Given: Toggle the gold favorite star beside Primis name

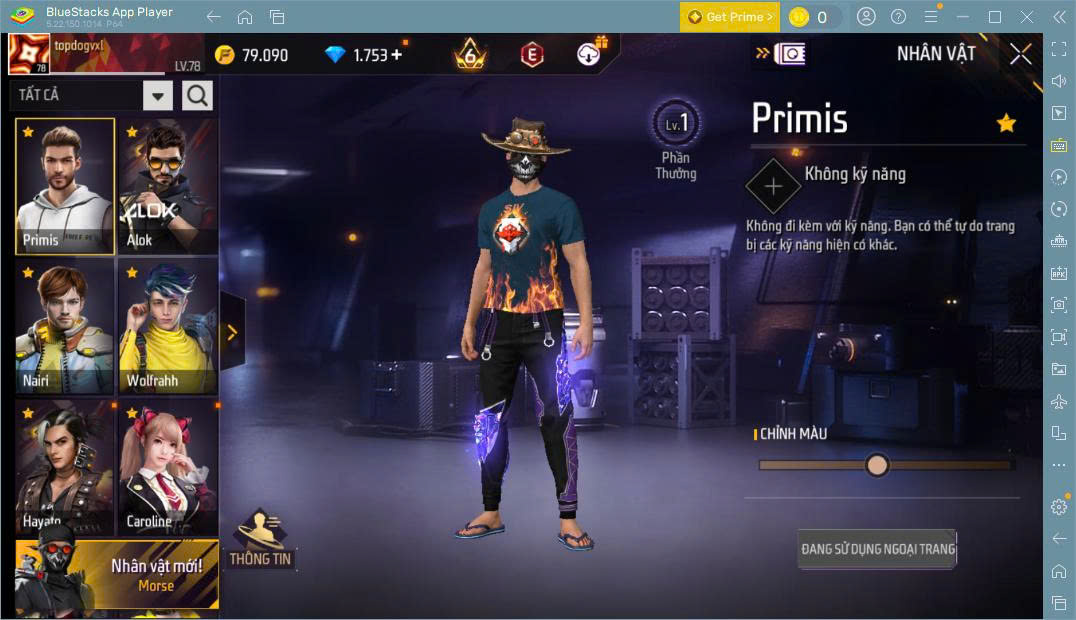Looking at the screenshot, I should [x=1006, y=123].
